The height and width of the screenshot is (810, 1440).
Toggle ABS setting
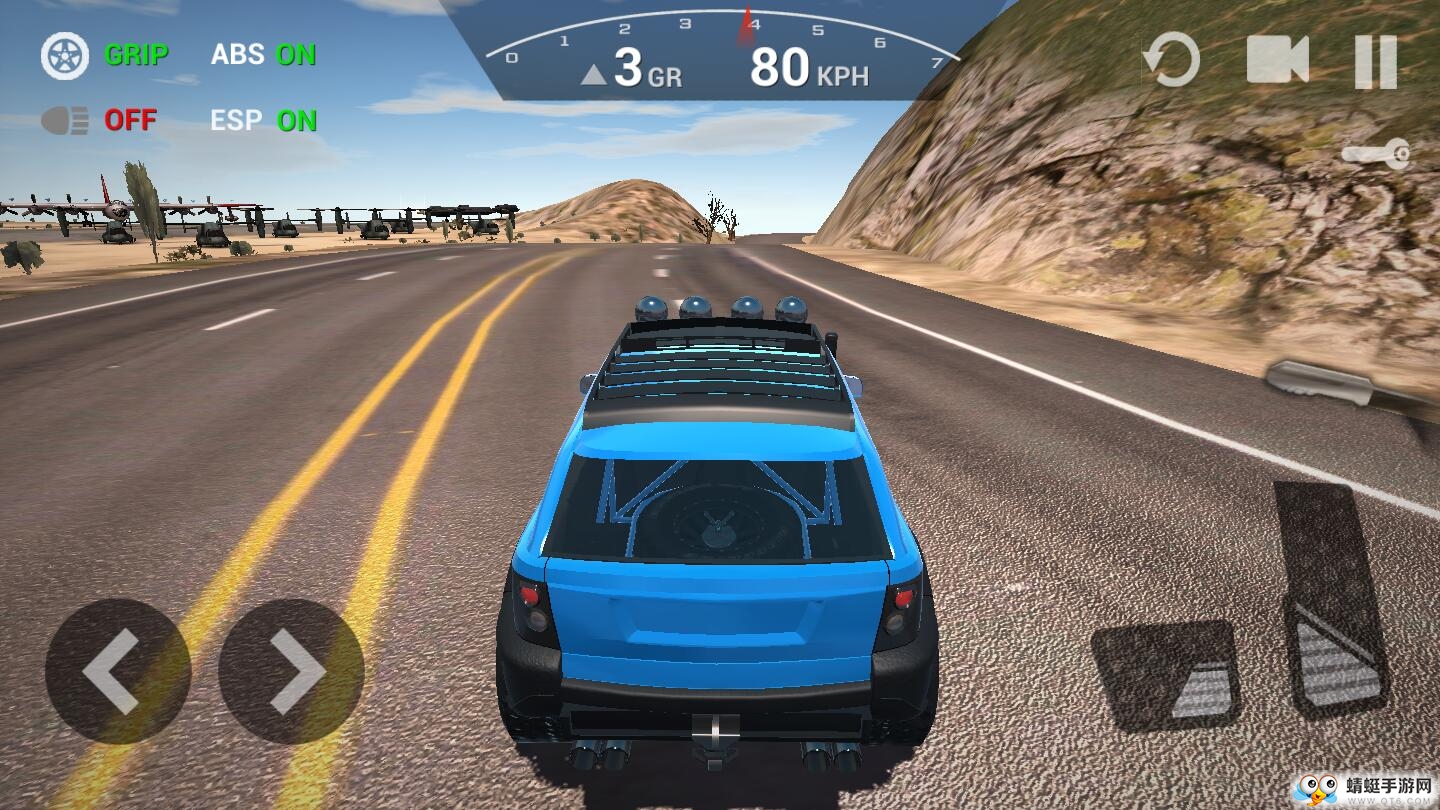click(x=263, y=55)
